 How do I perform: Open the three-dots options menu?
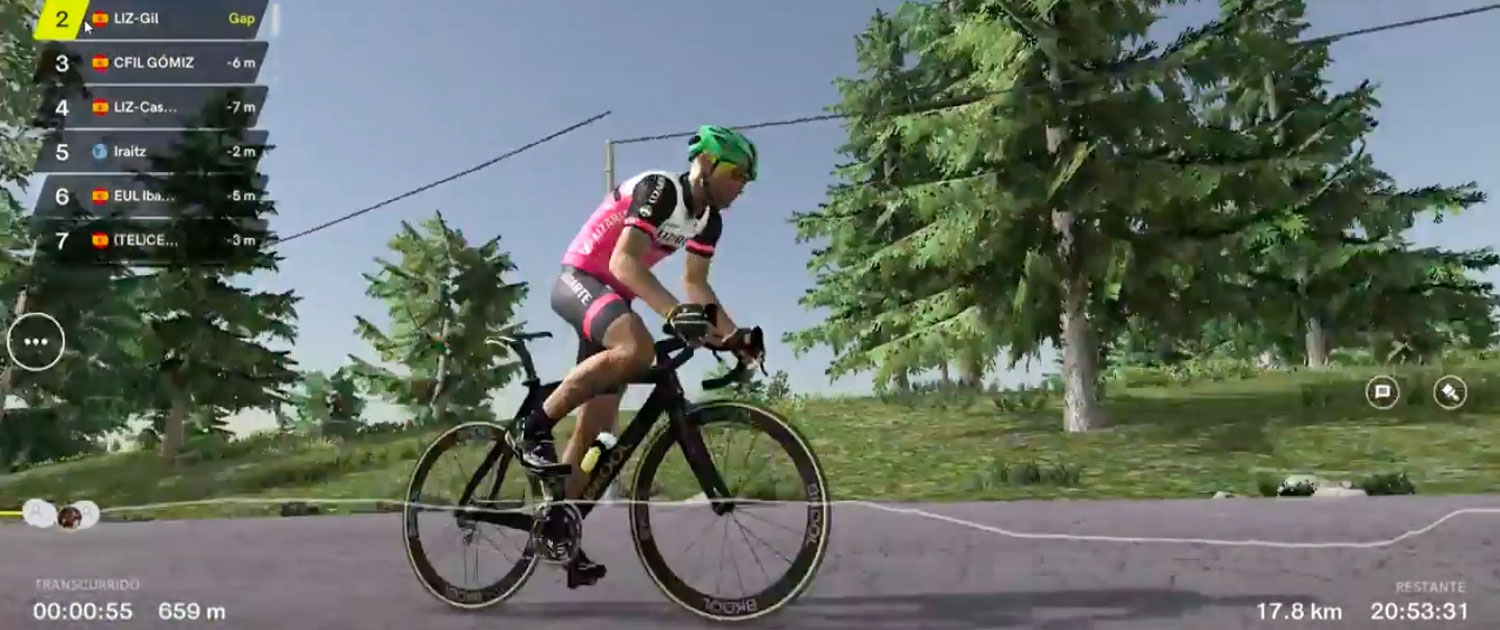(x=36, y=342)
